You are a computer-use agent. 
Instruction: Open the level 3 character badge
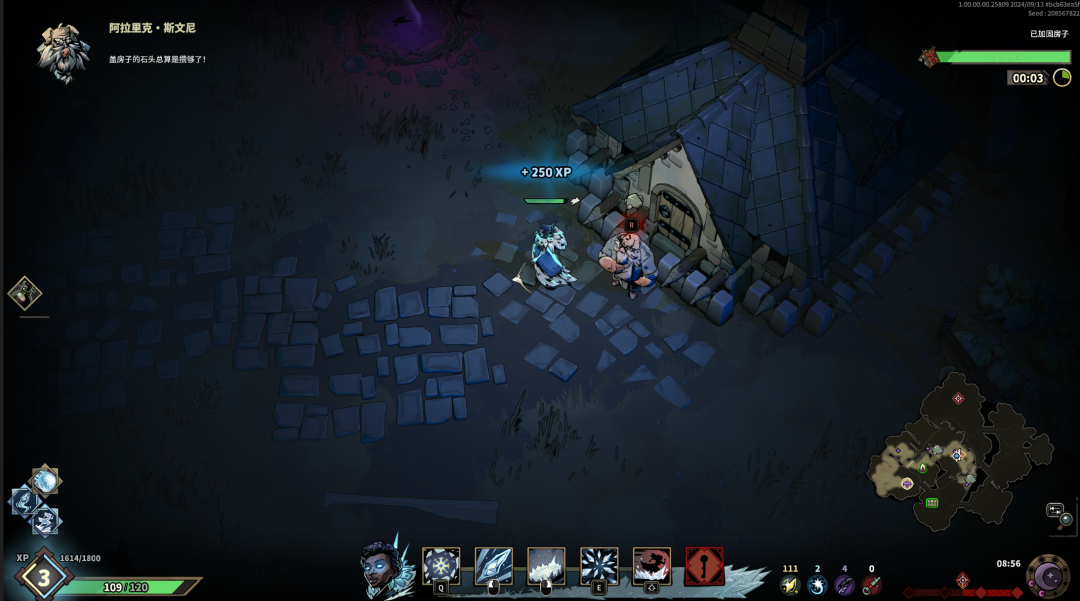point(43,577)
